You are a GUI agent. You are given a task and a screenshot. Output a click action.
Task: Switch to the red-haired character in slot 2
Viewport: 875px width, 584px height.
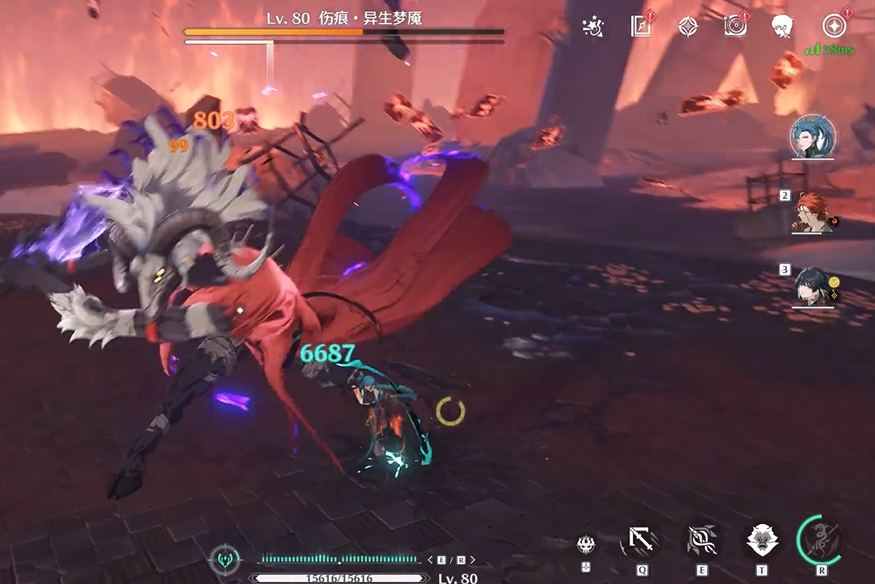(x=814, y=211)
